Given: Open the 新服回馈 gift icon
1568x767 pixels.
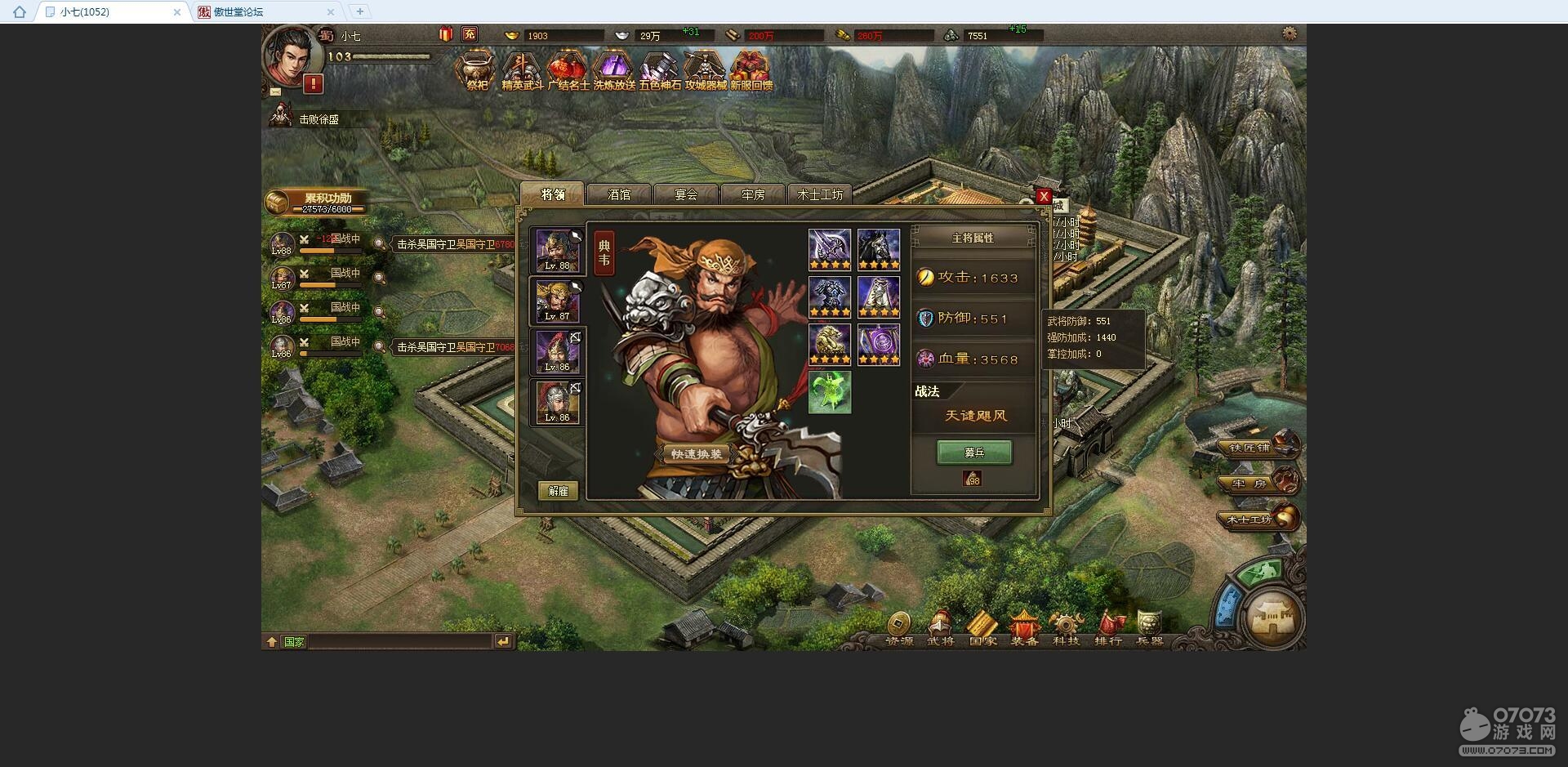Looking at the screenshot, I should point(751,70).
